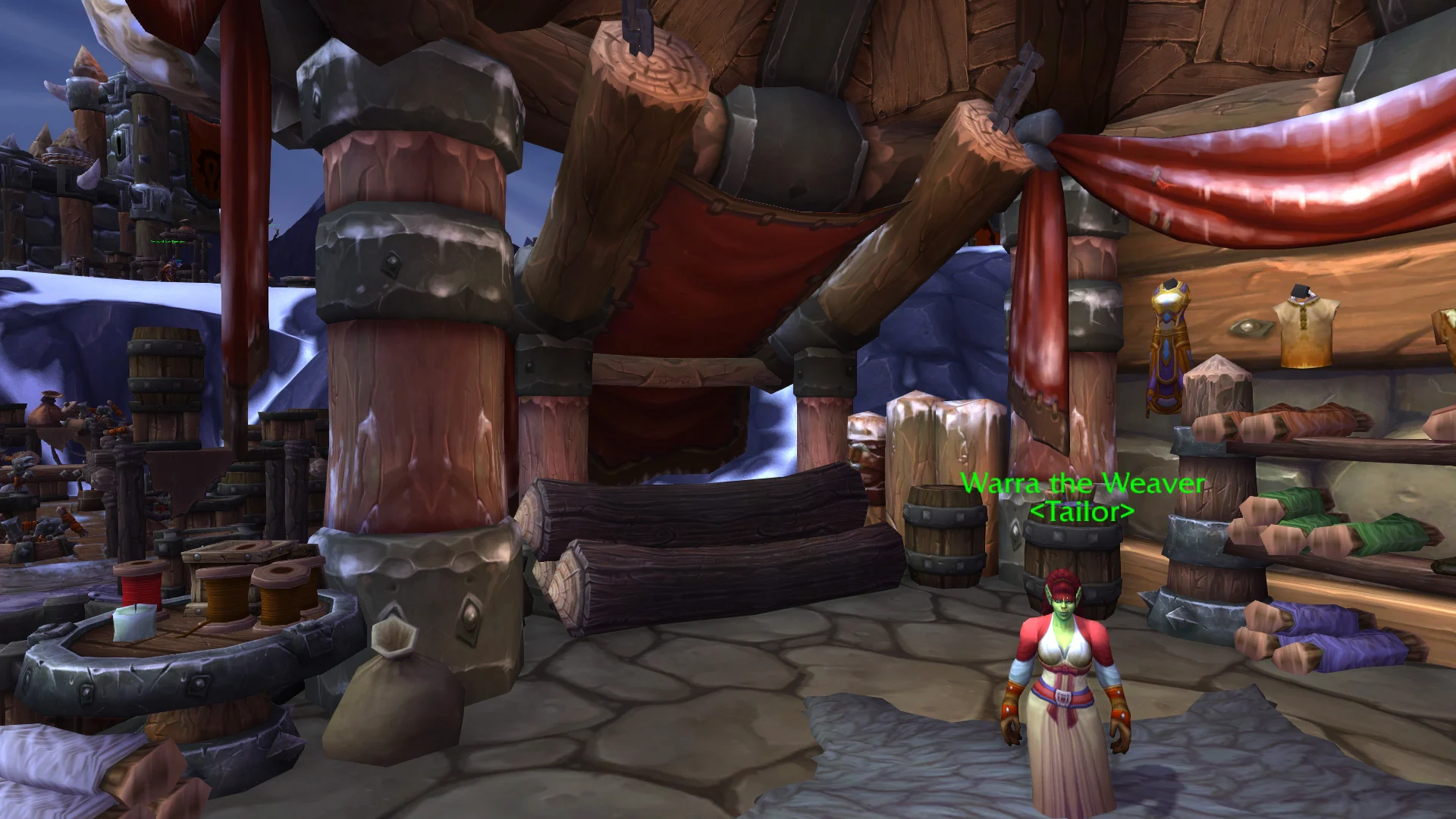
Task: Select the Warra the Weaver name label
Action: coord(1082,484)
